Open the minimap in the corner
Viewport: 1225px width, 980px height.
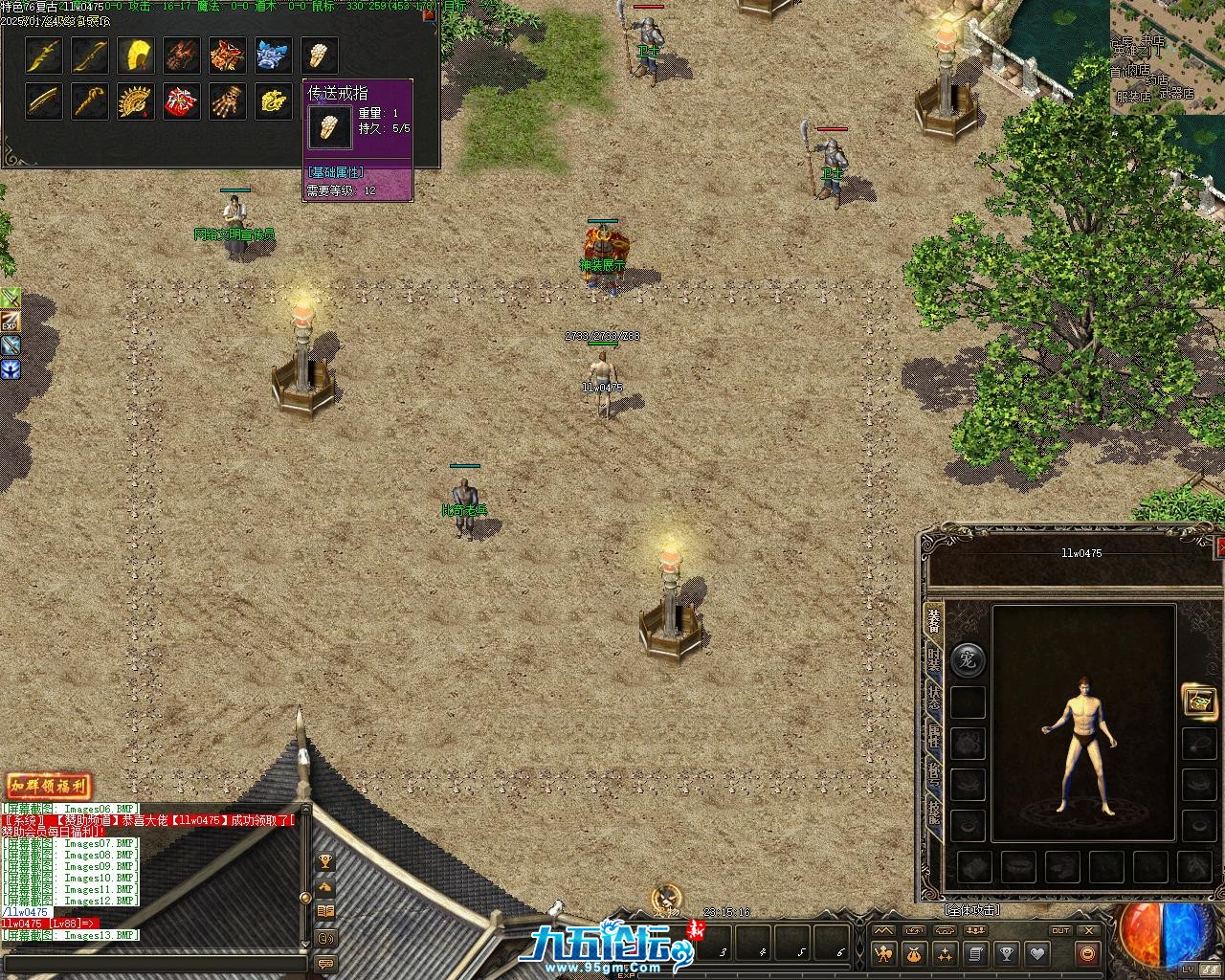pyautogui.click(x=1168, y=57)
